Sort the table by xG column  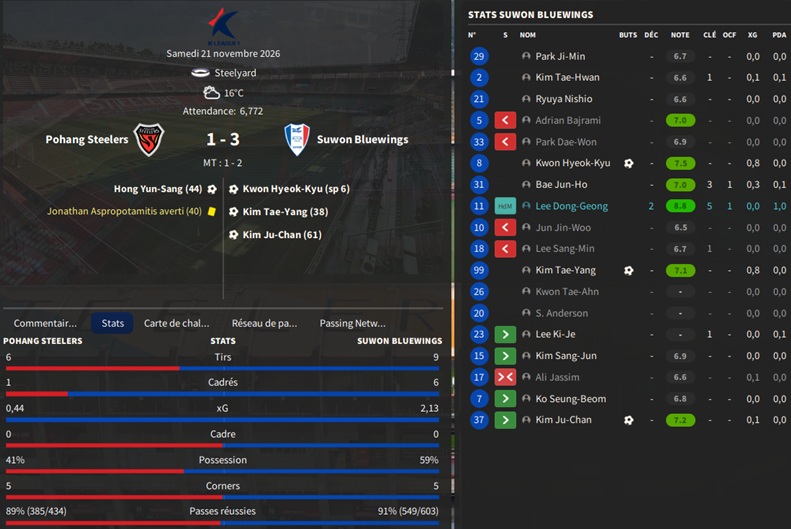[x=752, y=35]
